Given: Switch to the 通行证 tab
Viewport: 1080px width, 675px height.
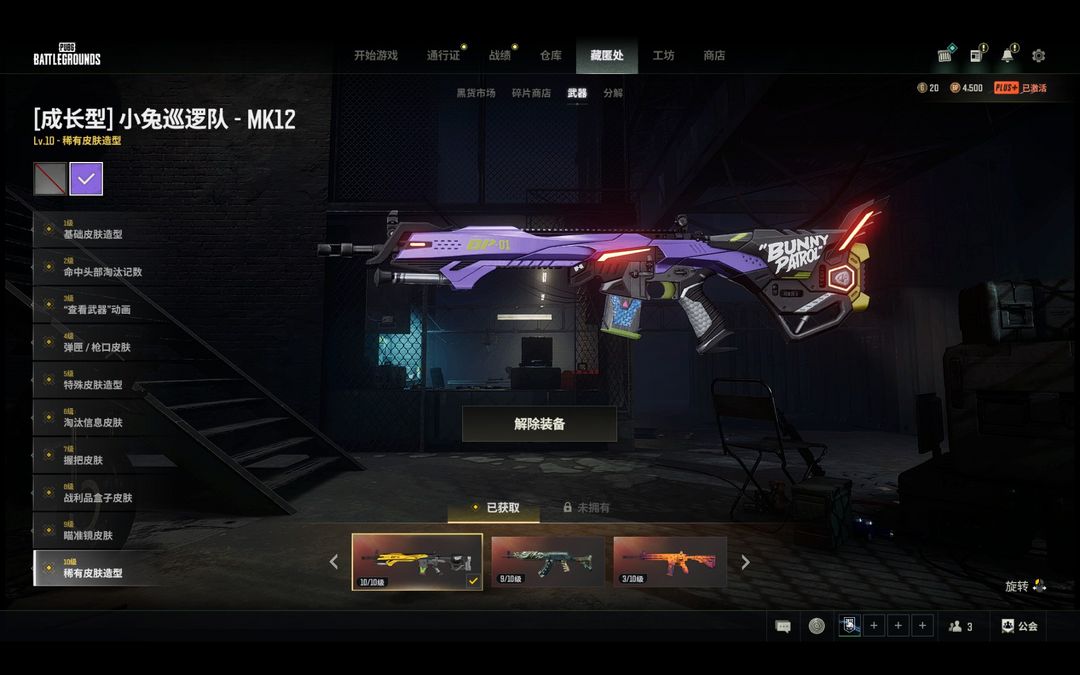Looking at the screenshot, I should (443, 56).
